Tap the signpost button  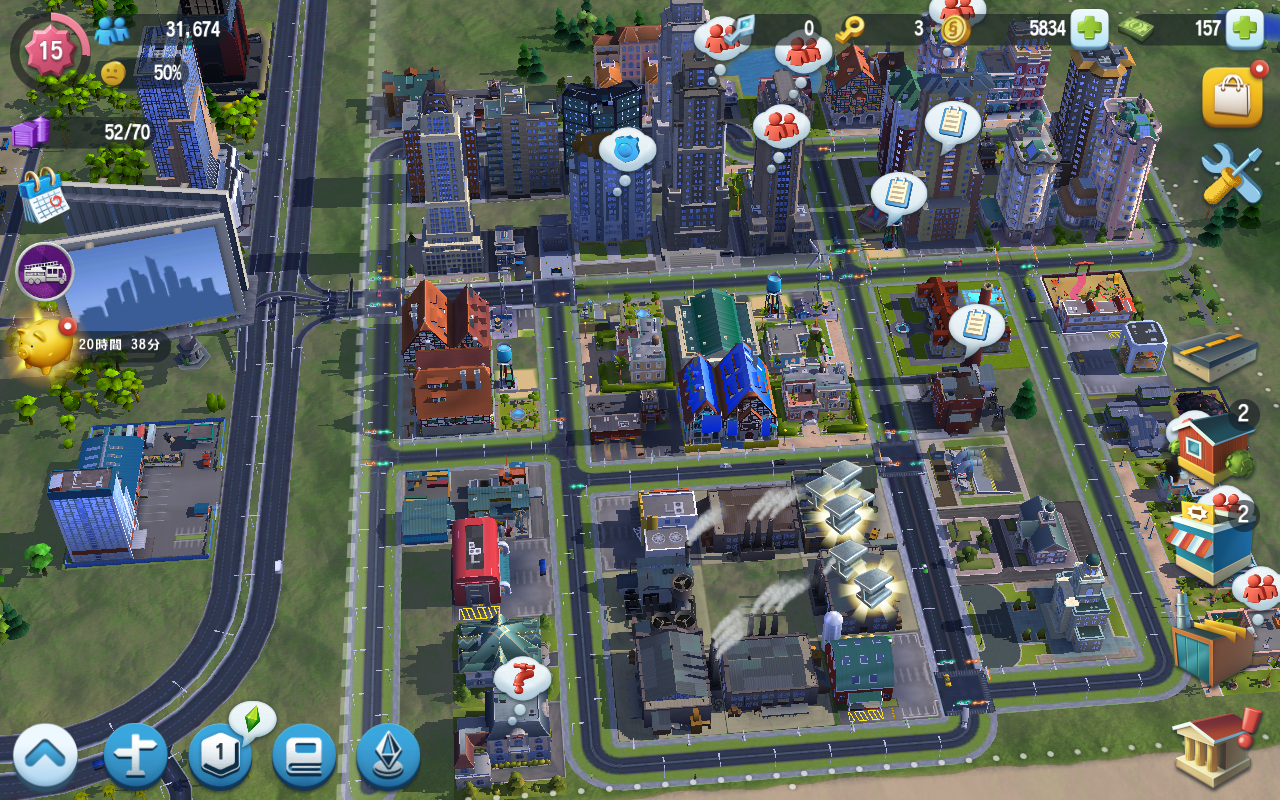[135, 757]
